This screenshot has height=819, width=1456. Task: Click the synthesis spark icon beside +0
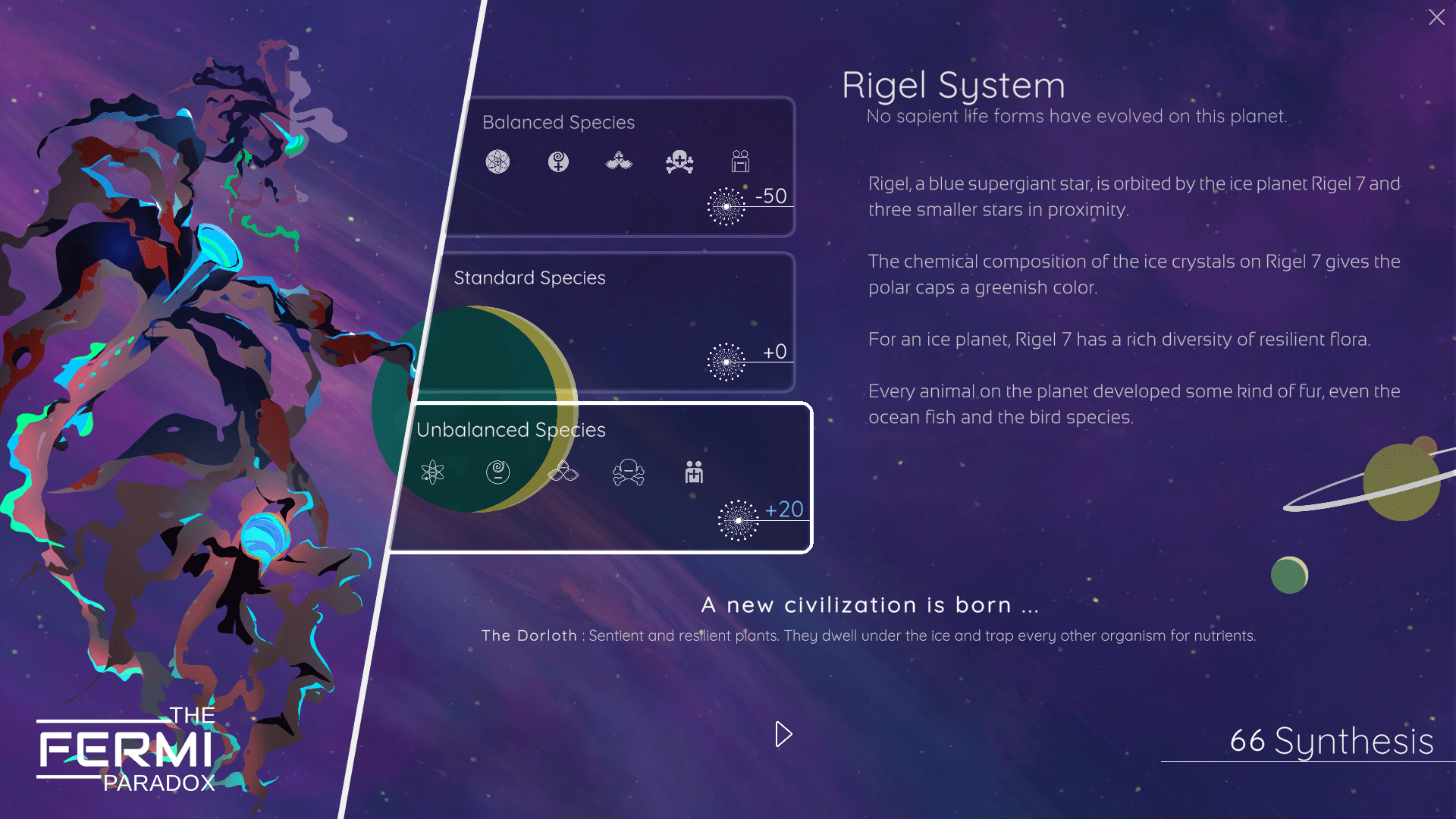pos(725,360)
